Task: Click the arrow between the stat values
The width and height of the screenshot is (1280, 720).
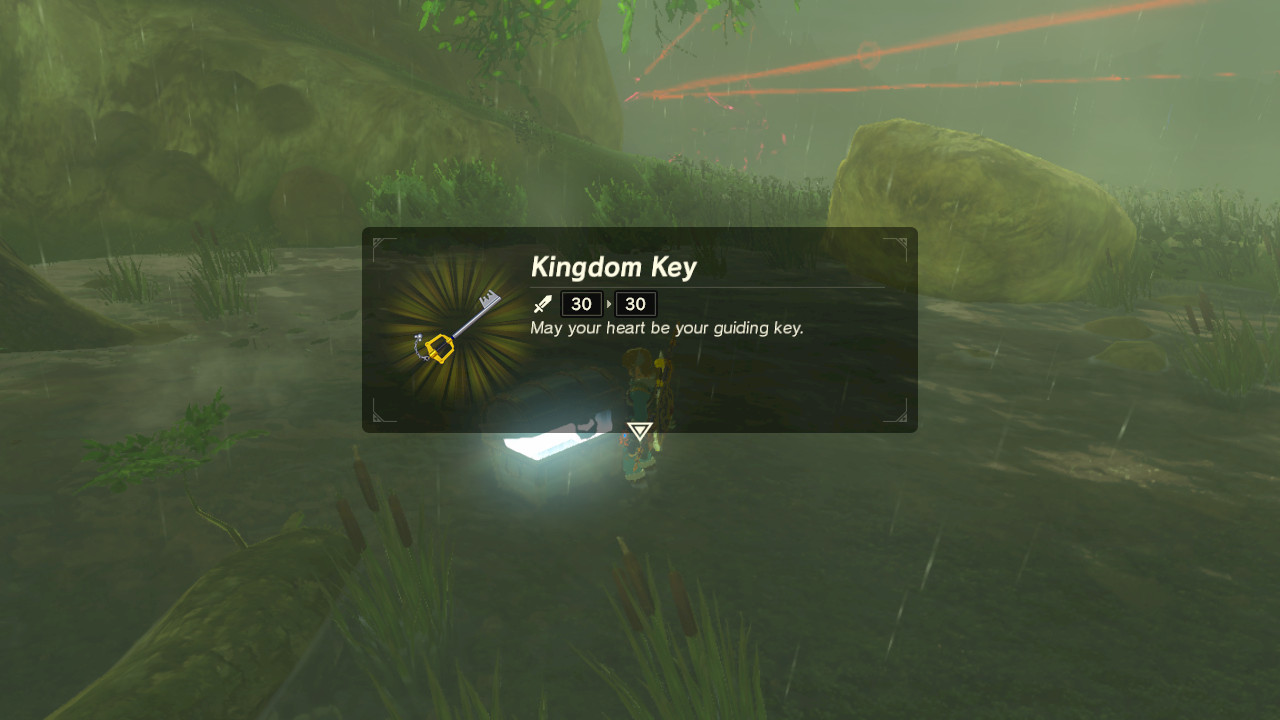Action: point(608,304)
